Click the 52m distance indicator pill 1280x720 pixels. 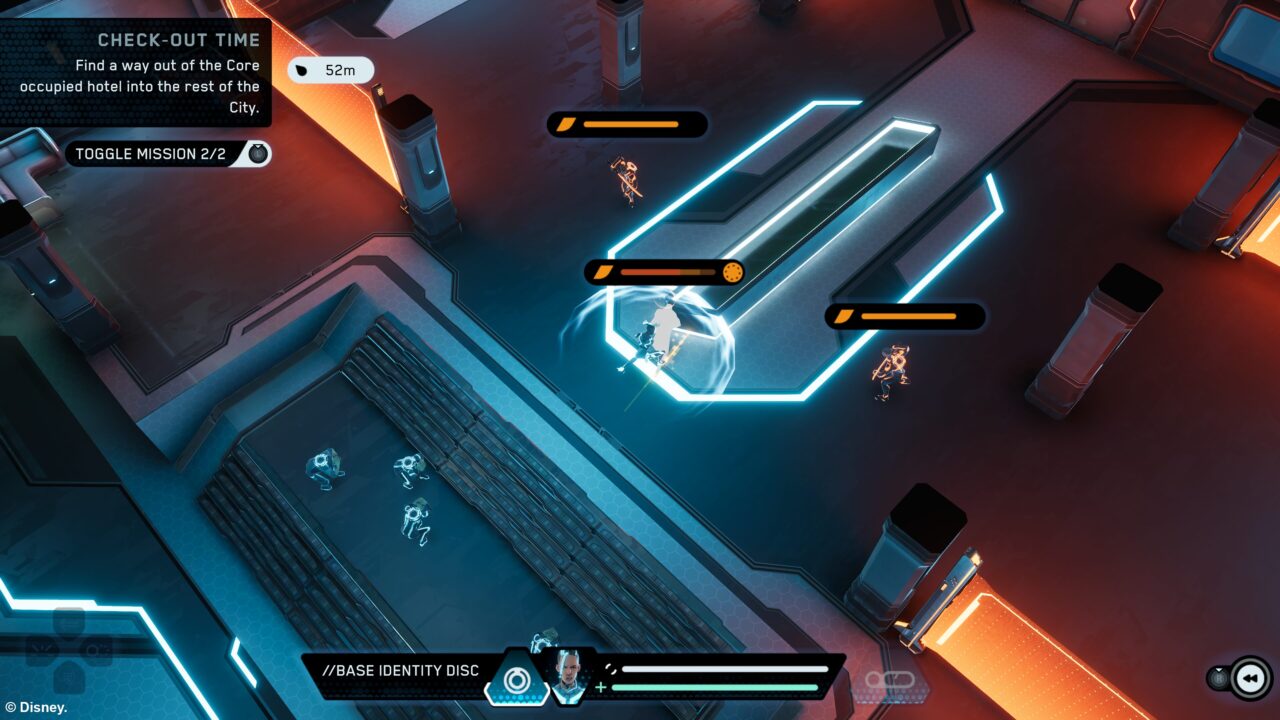[x=330, y=70]
